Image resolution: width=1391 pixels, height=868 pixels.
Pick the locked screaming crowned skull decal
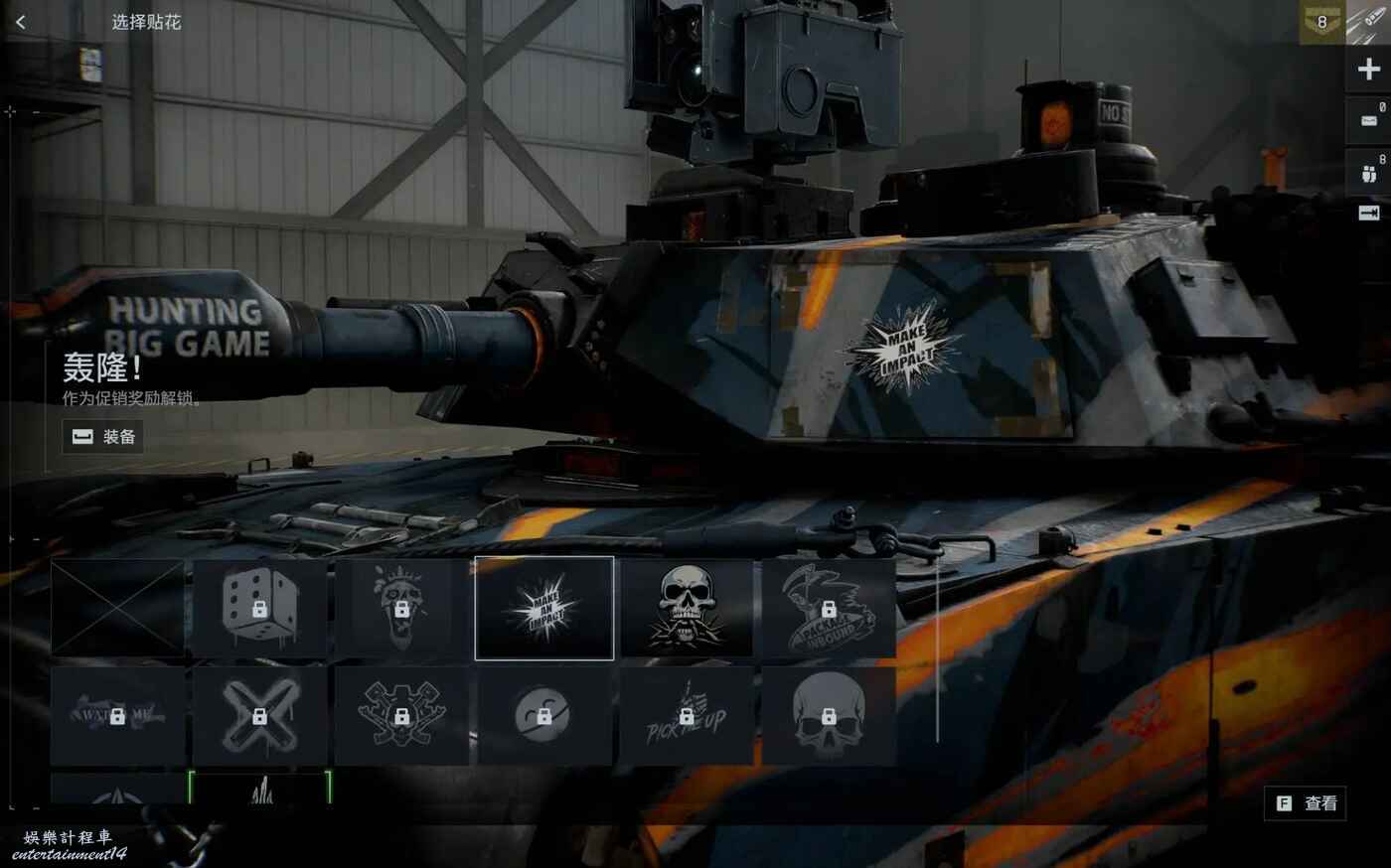click(401, 608)
